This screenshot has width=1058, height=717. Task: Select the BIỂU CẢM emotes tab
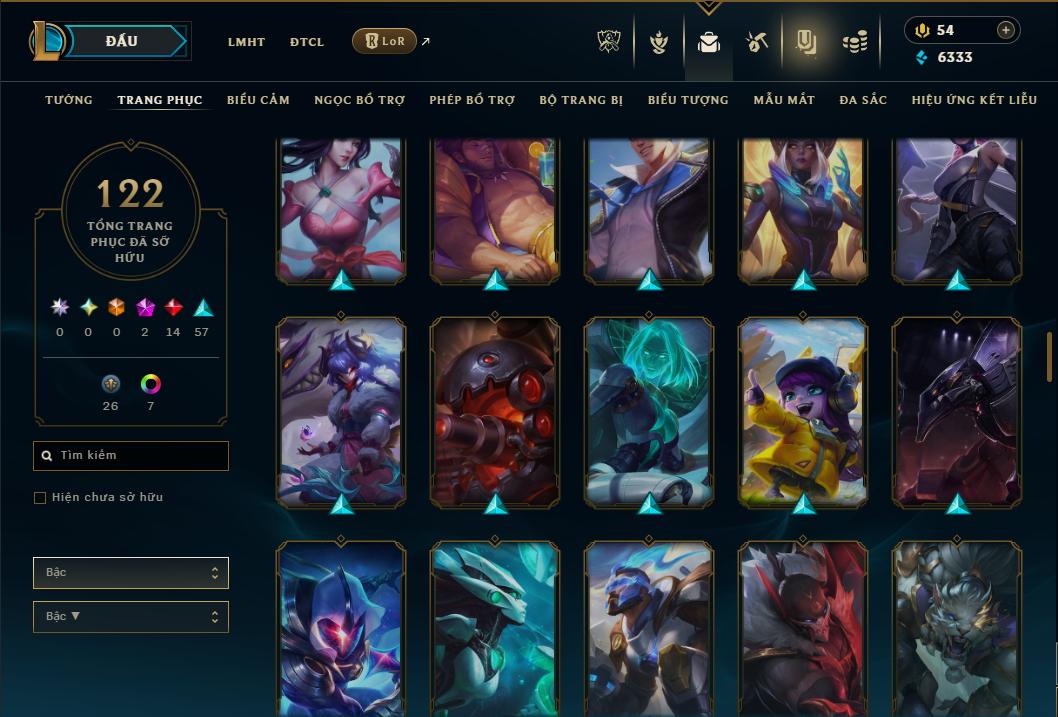coord(258,100)
